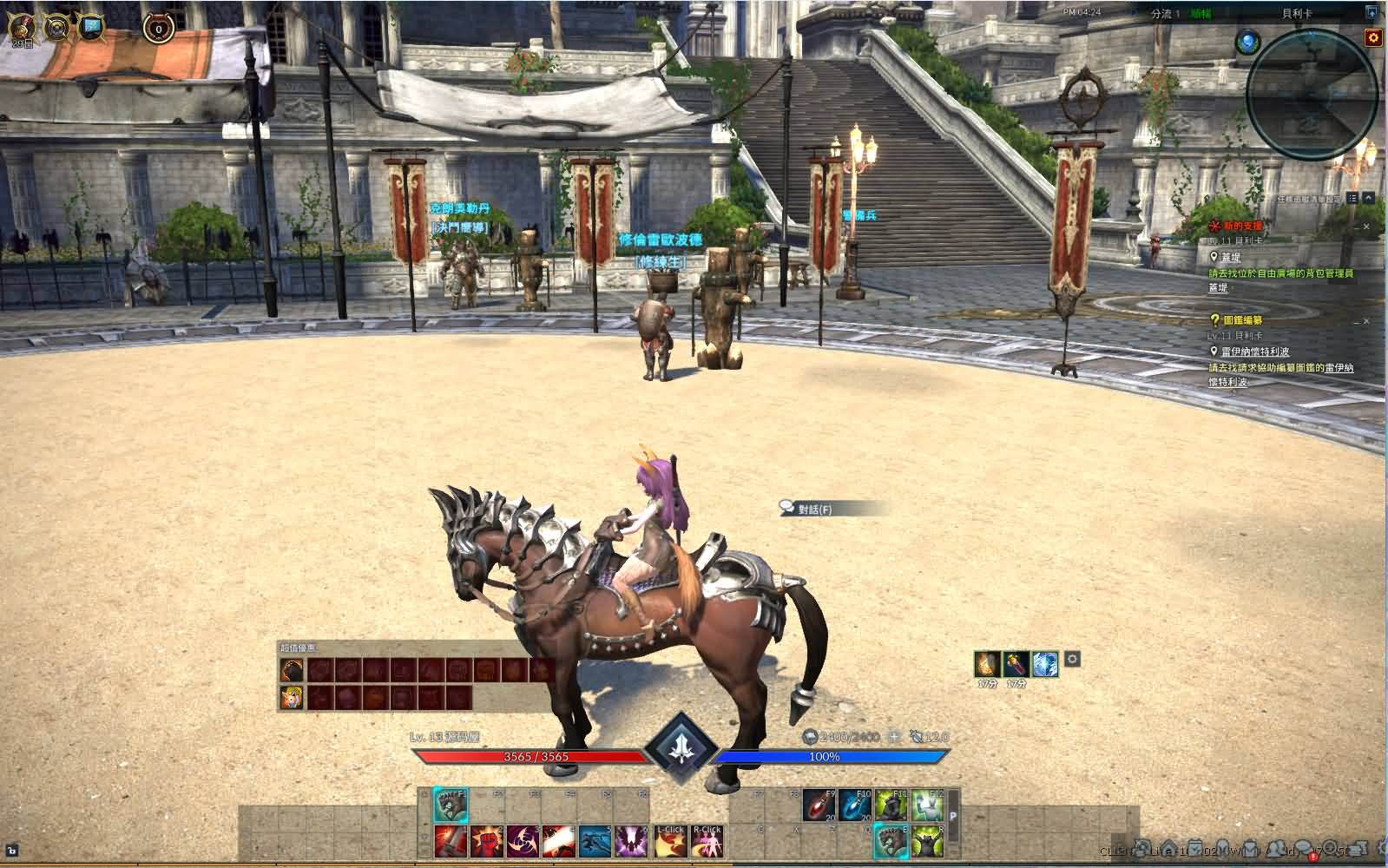This screenshot has height=868, width=1388.
Task: Open the heart emblem counter showing 0
Action: pos(158,29)
